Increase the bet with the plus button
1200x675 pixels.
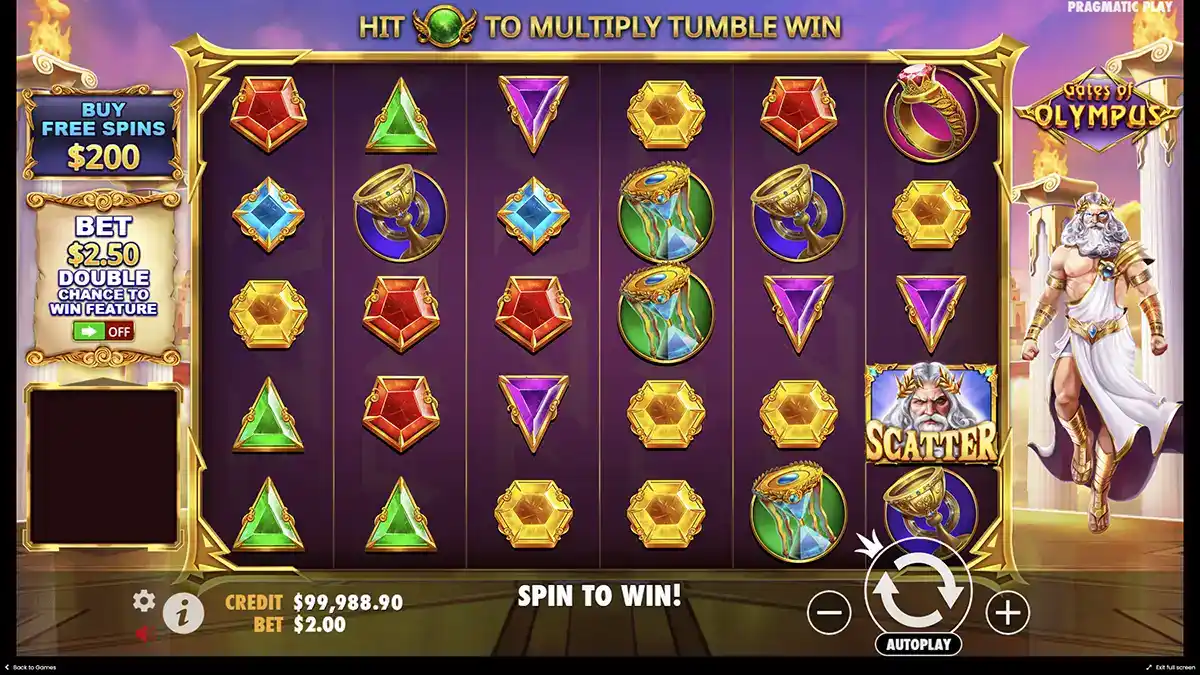(x=1007, y=611)
